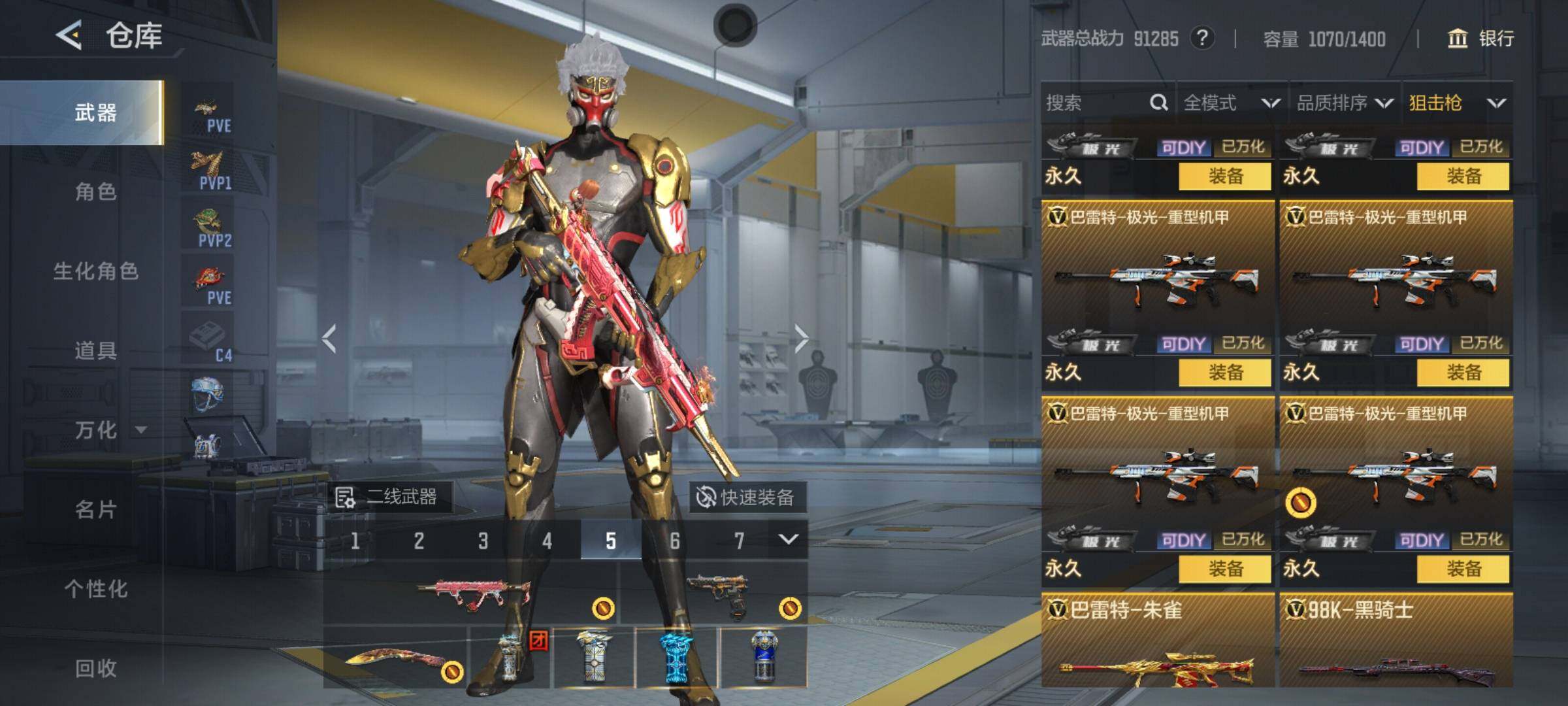Show the 个性化 personalization tab
This screenshot has width=1568, height=706.
pyautogui.click(x=95, y=588)
